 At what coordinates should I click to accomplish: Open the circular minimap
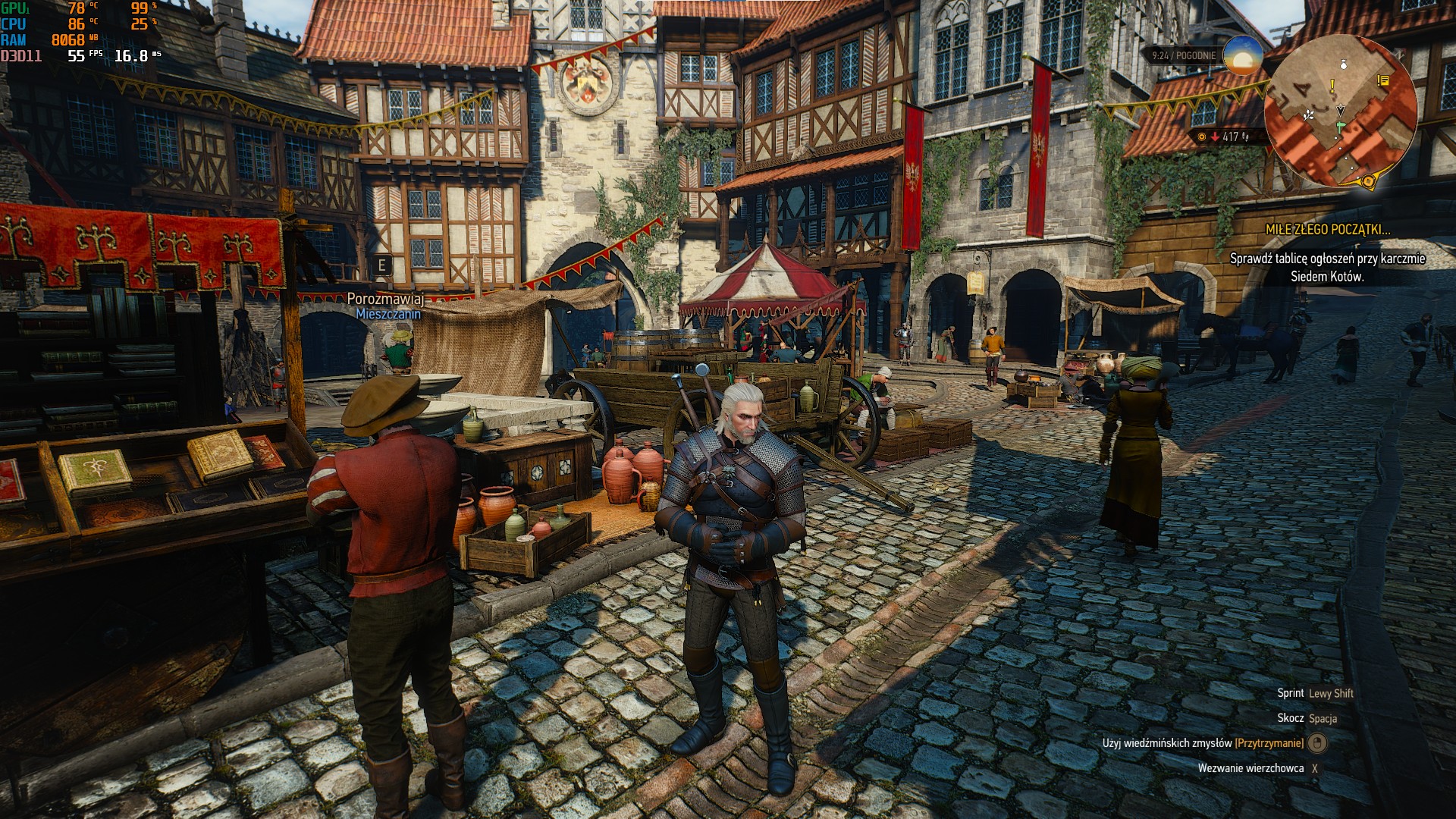[1340, 111]
